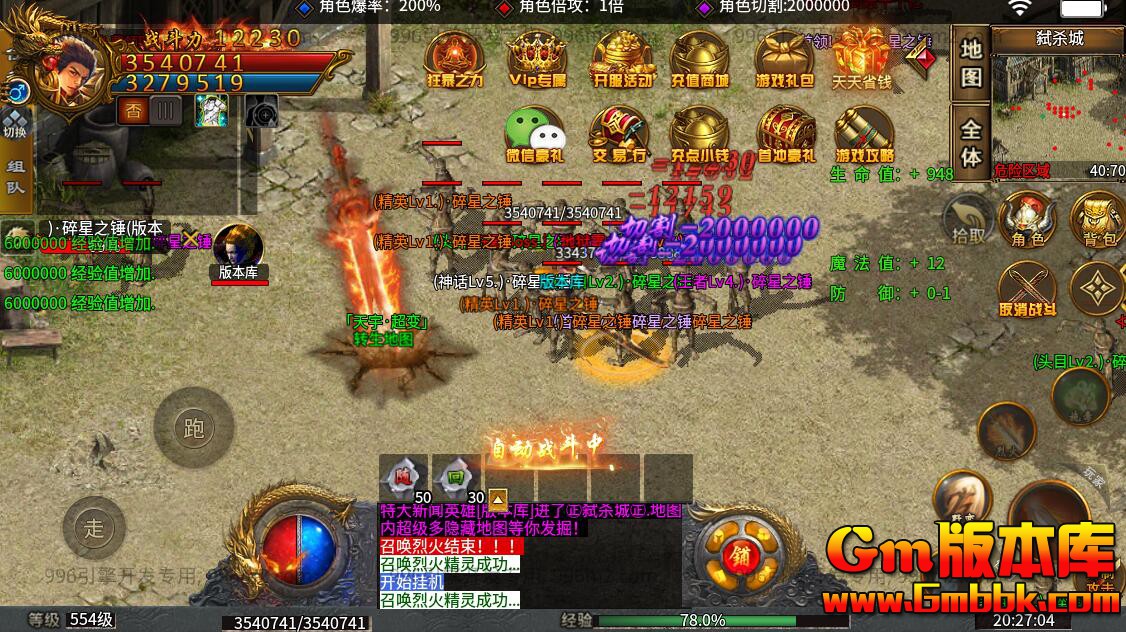Viewport: 1126px width, 632px height.
Task: Tap the 拾取 pickup button
Action: tap(968, 218)
